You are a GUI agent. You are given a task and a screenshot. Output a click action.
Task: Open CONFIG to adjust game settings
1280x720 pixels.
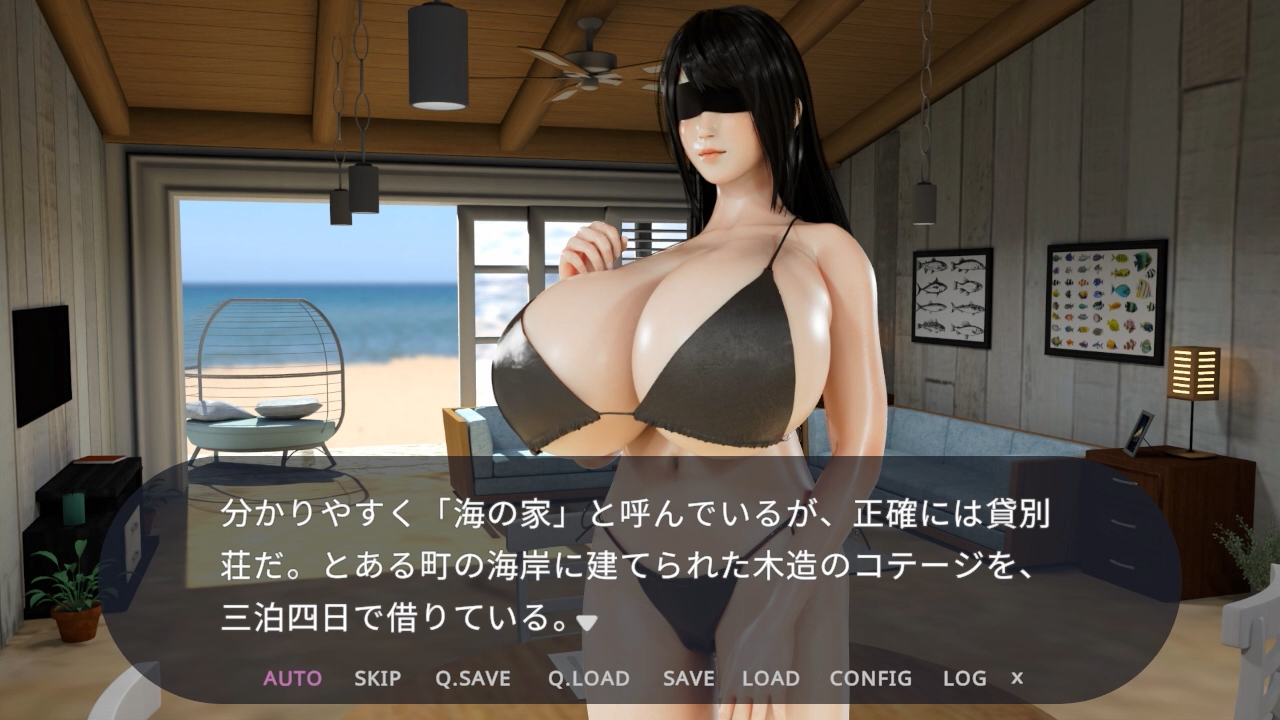click(x=871, y=678)
